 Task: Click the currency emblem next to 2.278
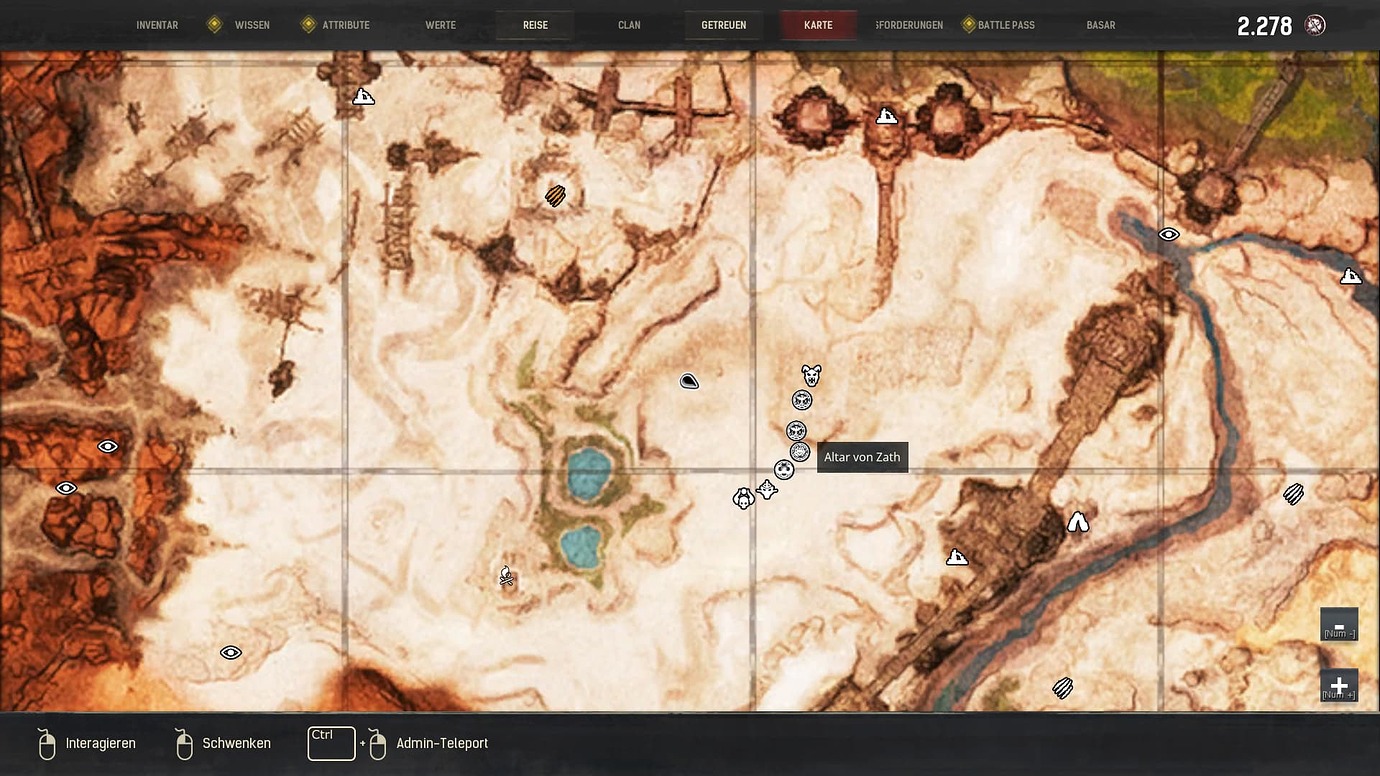[x=1314, y=24]
